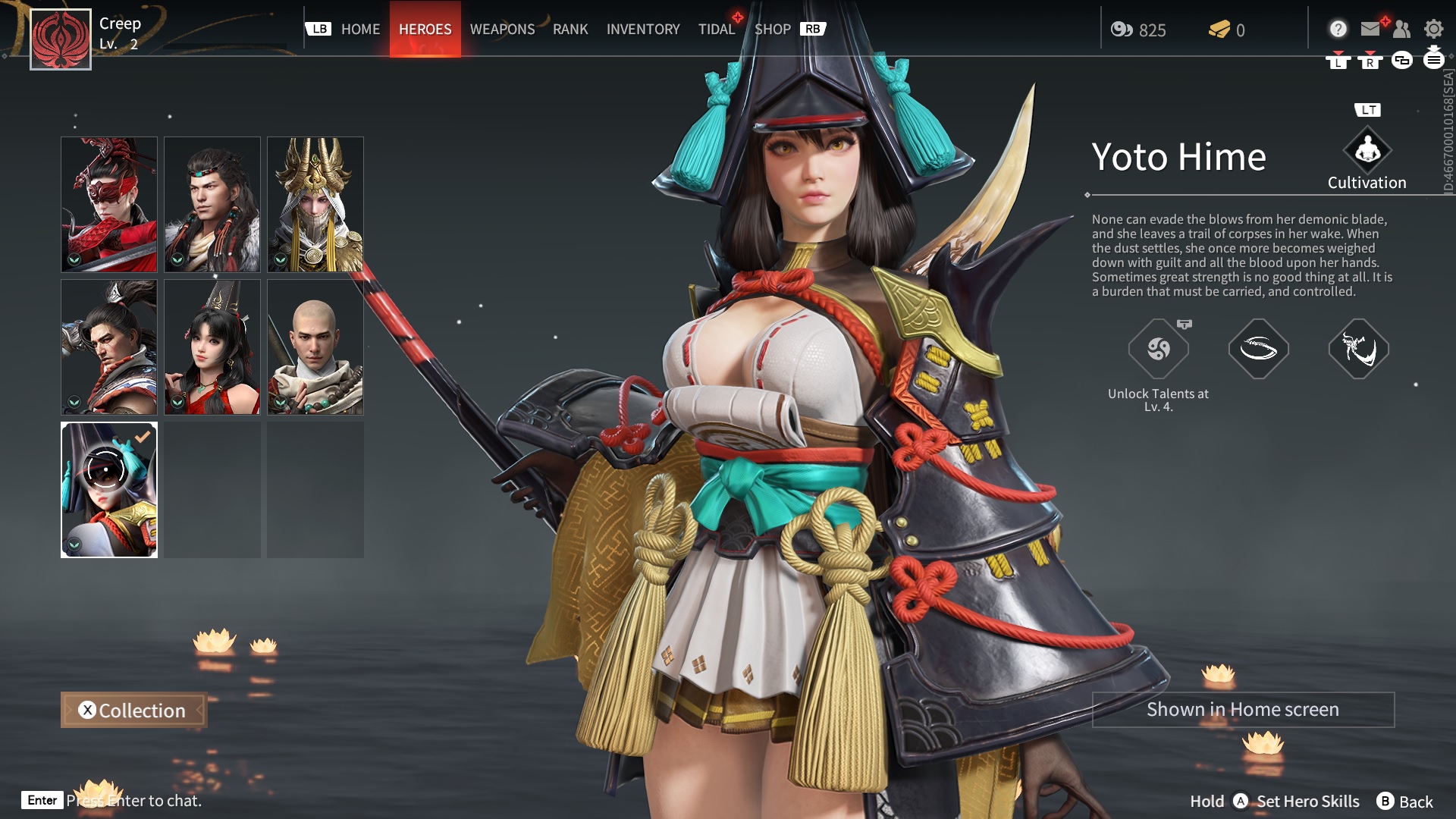Switch to the HOME tab
The width and height of the screenshot is (1456, 819).
[x=360, y=30]
